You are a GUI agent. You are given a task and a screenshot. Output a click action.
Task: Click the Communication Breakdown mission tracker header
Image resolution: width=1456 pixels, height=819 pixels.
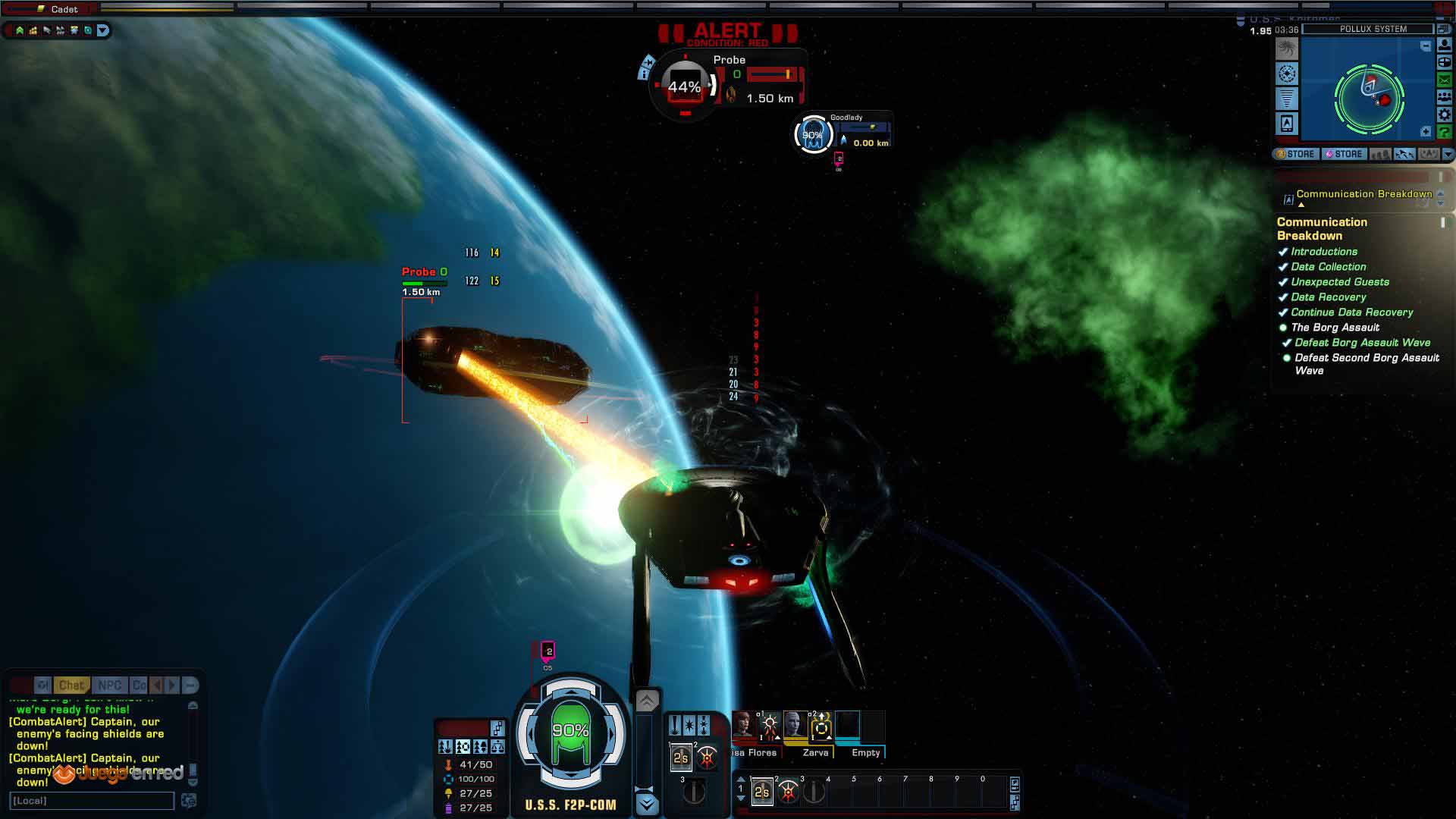[x=1363, y=194]
